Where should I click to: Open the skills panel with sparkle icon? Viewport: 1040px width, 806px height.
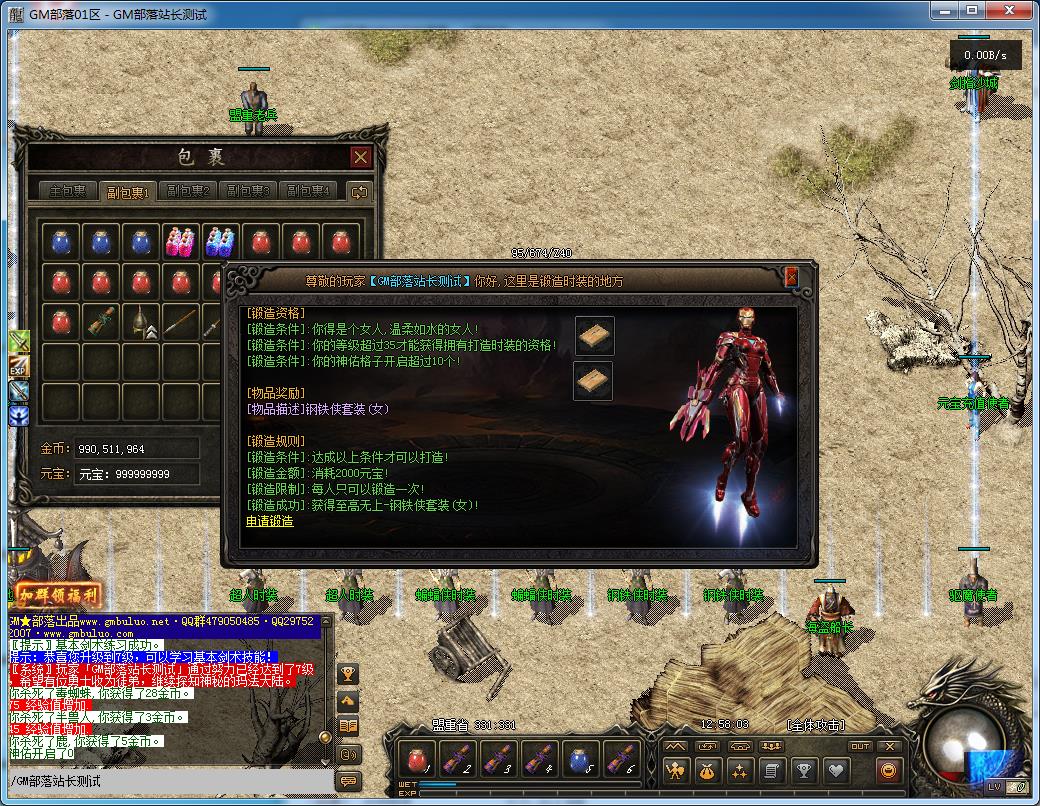pyautogui.click(x=739, y=771)
